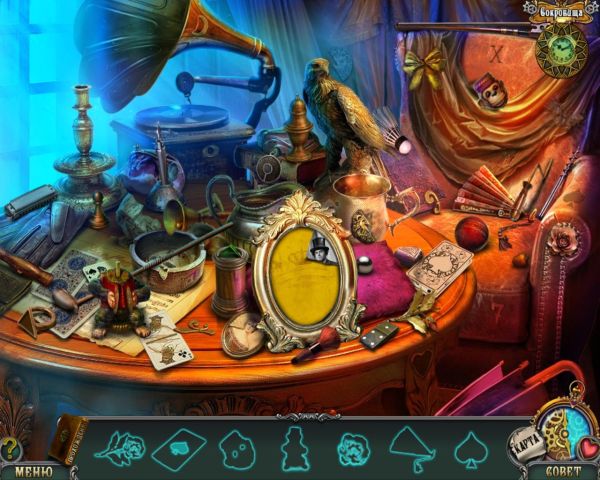
Task: Open the journal book
Action: tap(68, 440)
